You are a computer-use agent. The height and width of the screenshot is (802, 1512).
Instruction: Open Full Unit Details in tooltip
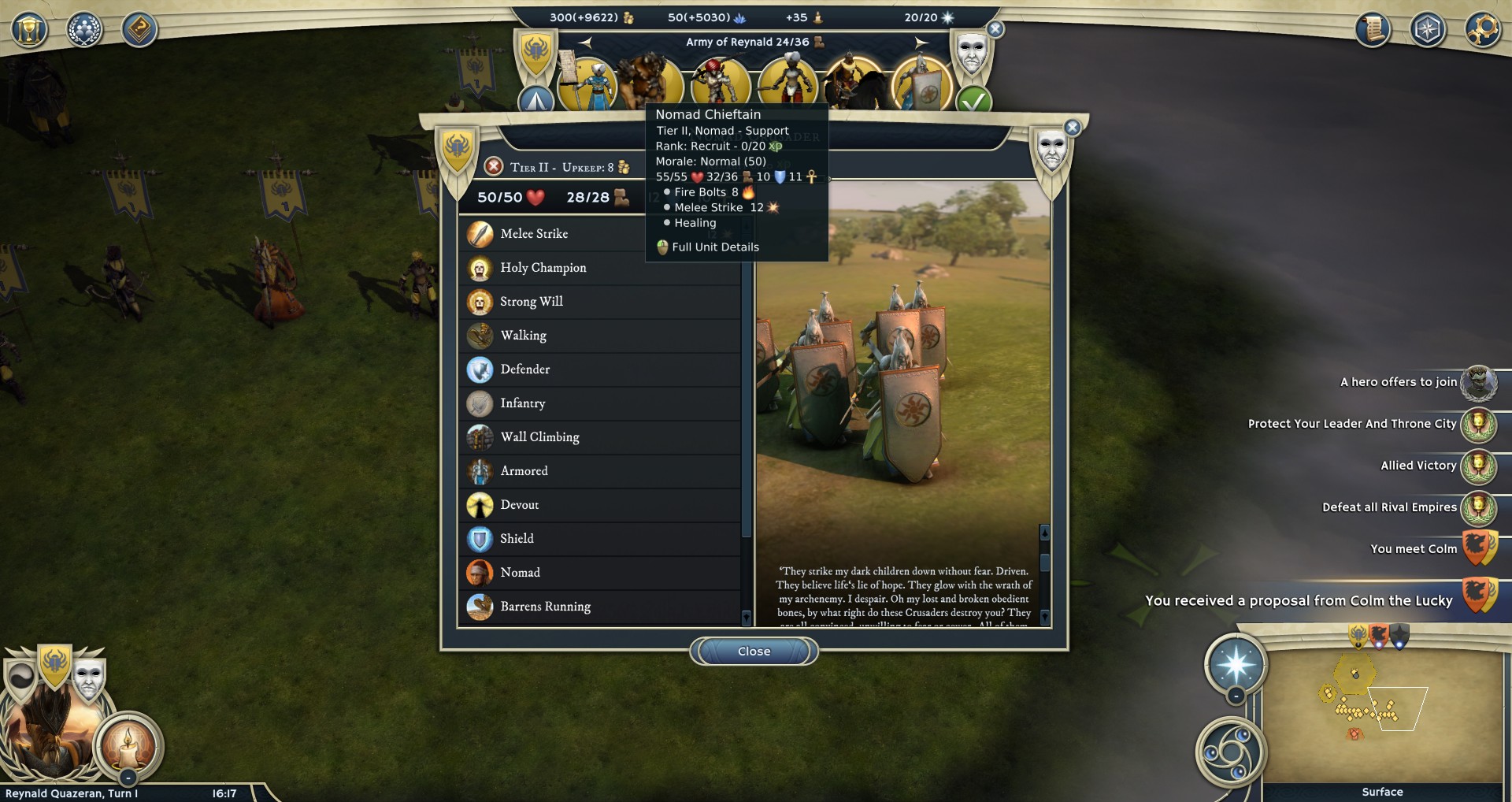pos(714,247)
